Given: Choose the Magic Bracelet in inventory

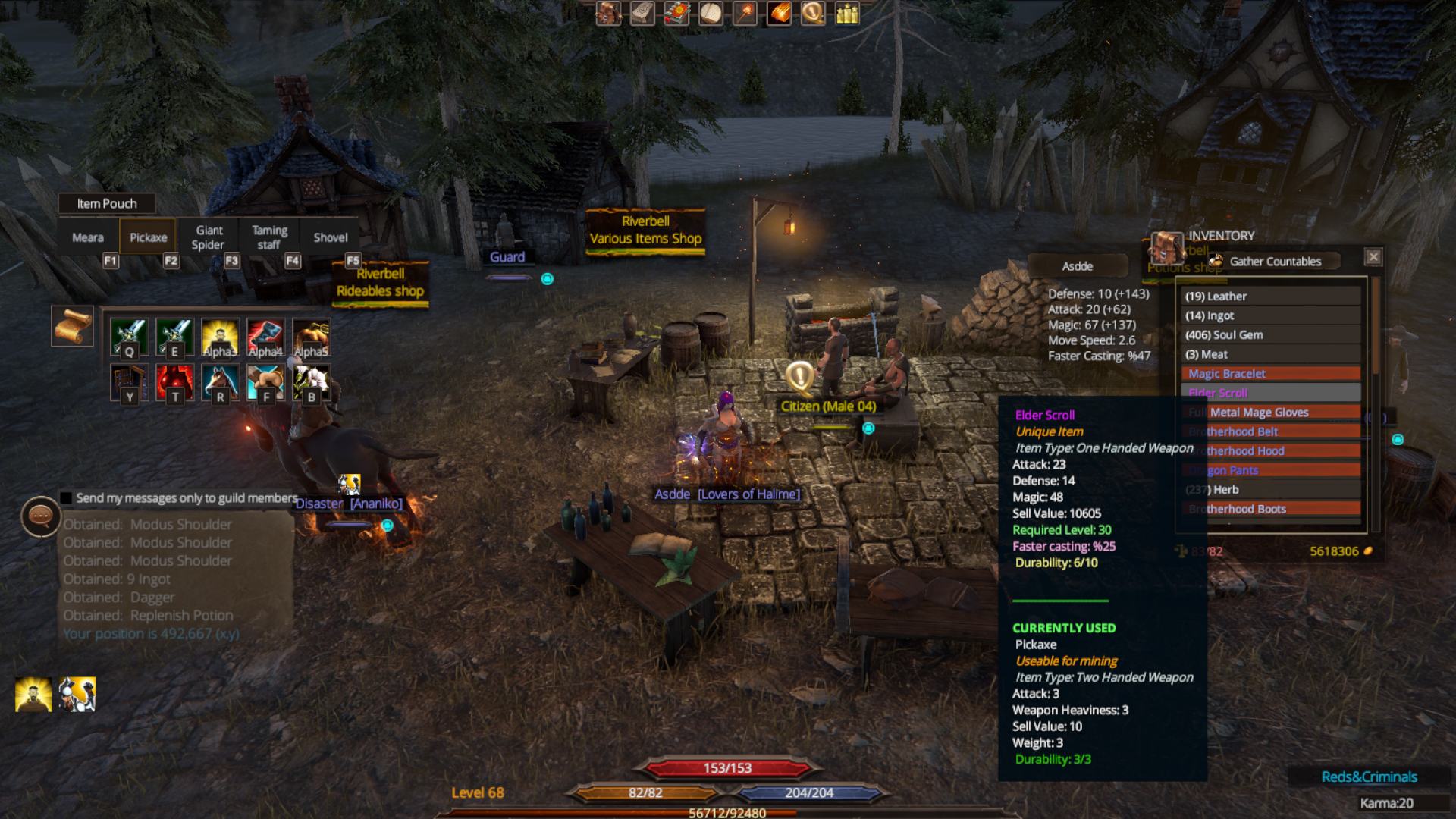Looking at the screenshot, I should 1271,374.
